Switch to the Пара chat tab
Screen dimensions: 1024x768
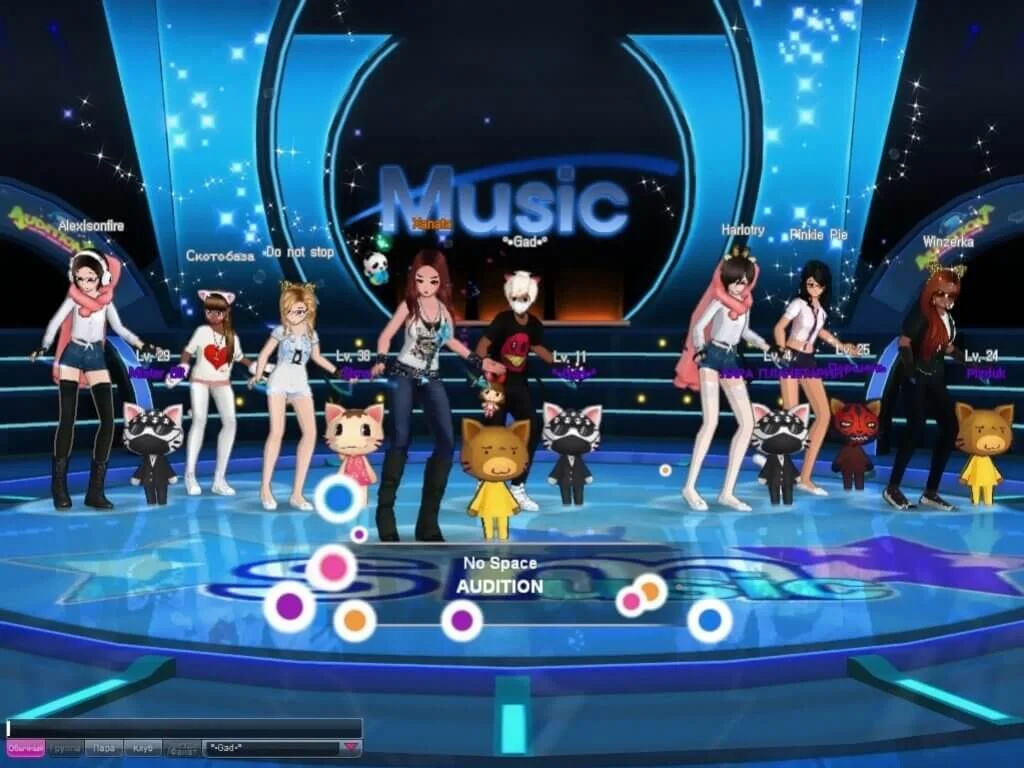click(x=104, y=748)
